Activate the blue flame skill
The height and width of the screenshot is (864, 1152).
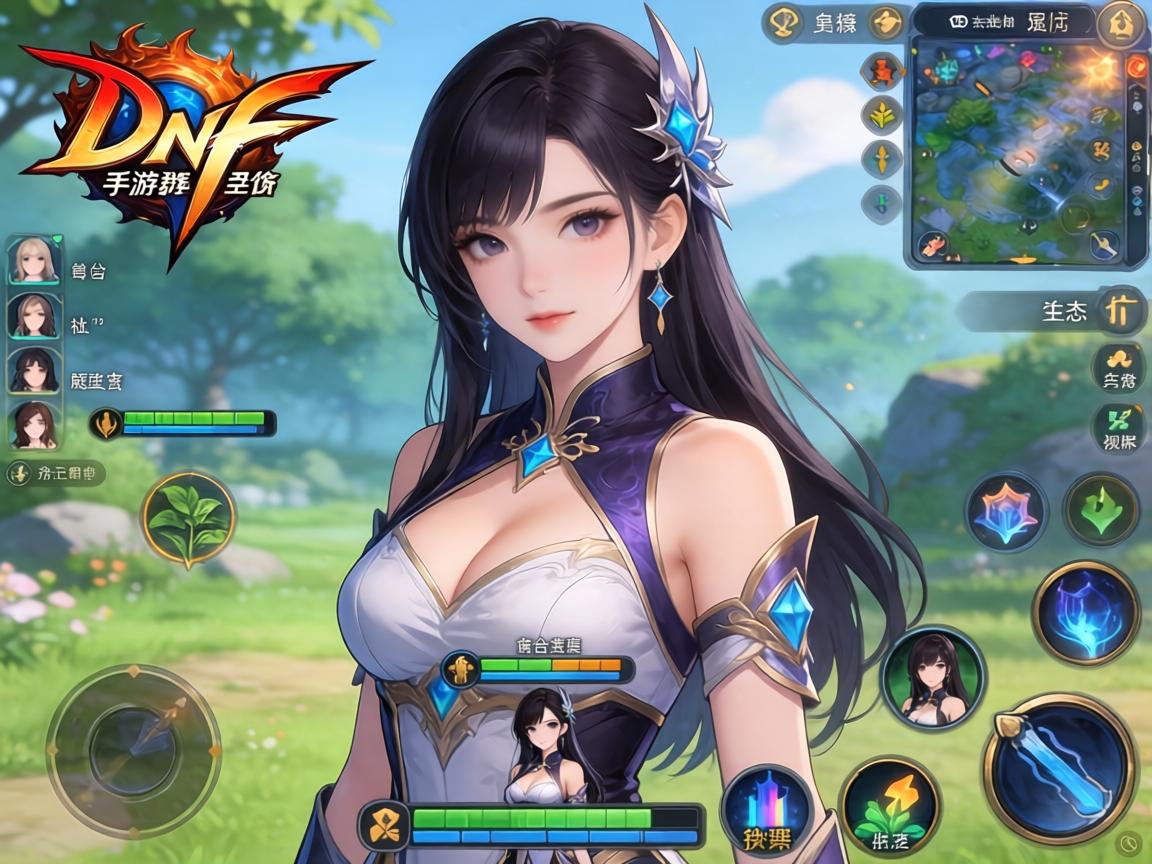pyautogui.click(x=1085, y=612)
